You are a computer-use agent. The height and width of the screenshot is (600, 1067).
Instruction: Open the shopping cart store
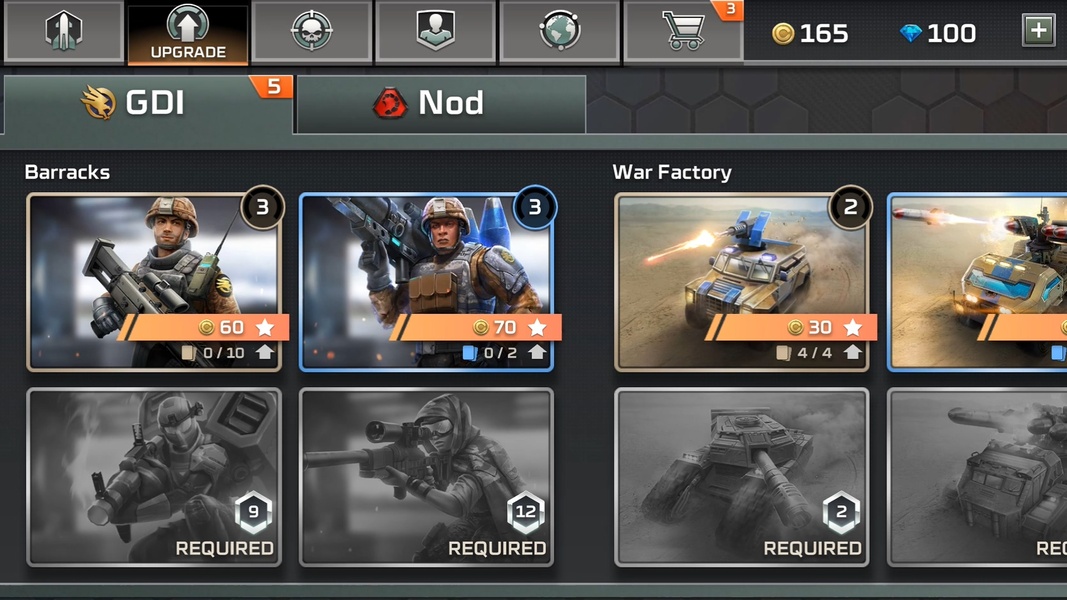(684, 31)
